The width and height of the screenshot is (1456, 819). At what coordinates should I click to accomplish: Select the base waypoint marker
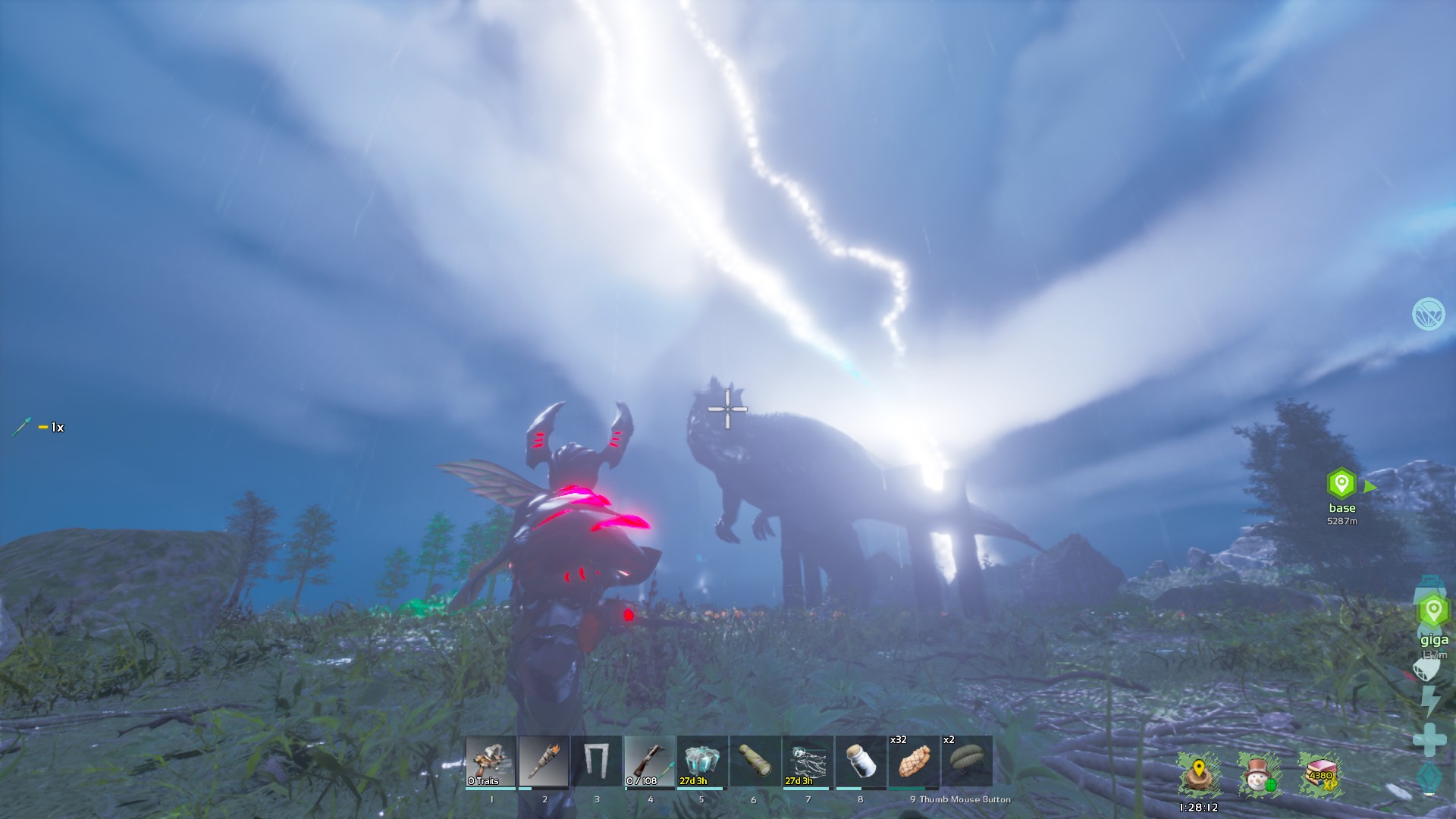(x=1341, y=483)
